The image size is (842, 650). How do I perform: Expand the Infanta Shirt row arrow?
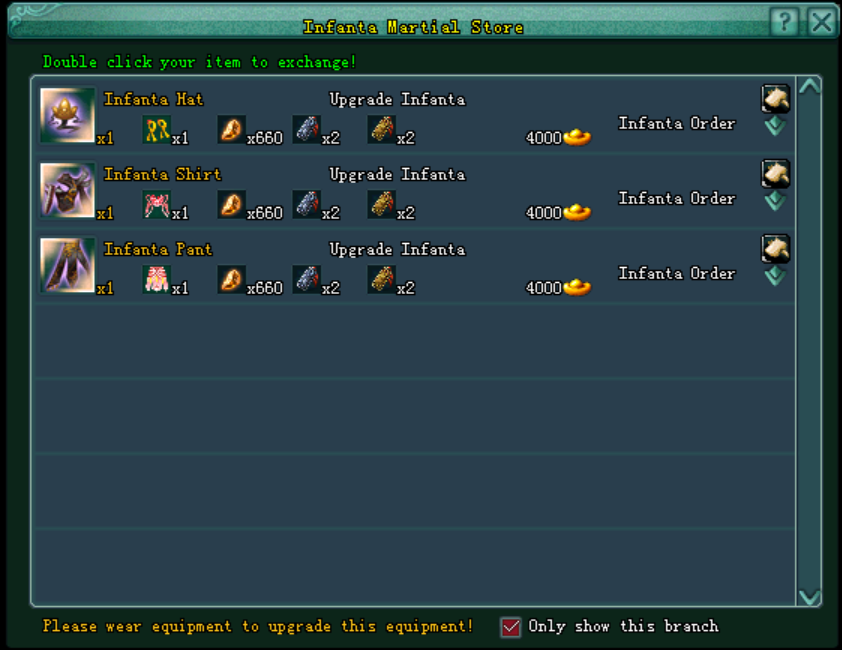tap(775, 202)
